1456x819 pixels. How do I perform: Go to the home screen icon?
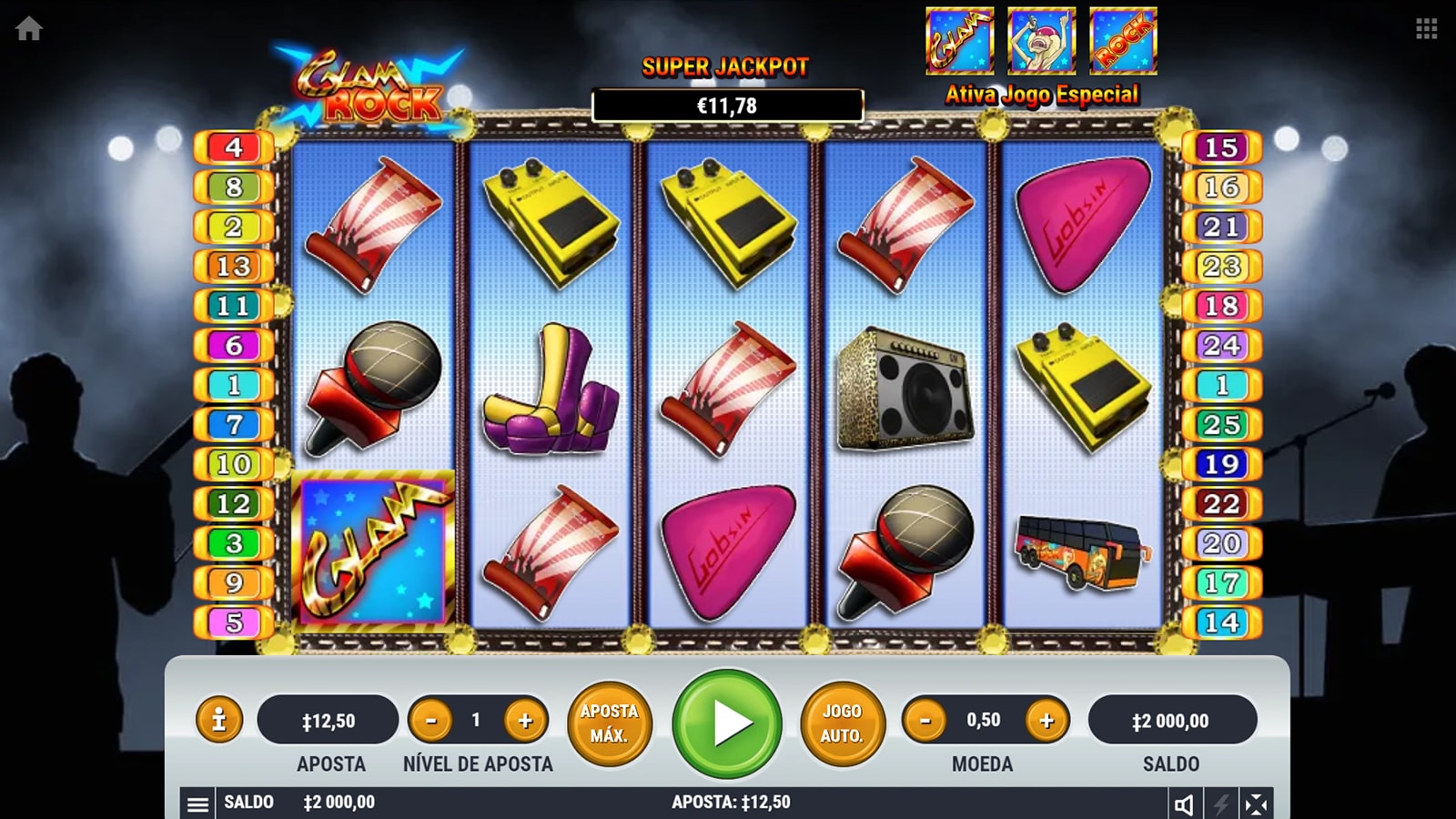[x=28, y=29]
